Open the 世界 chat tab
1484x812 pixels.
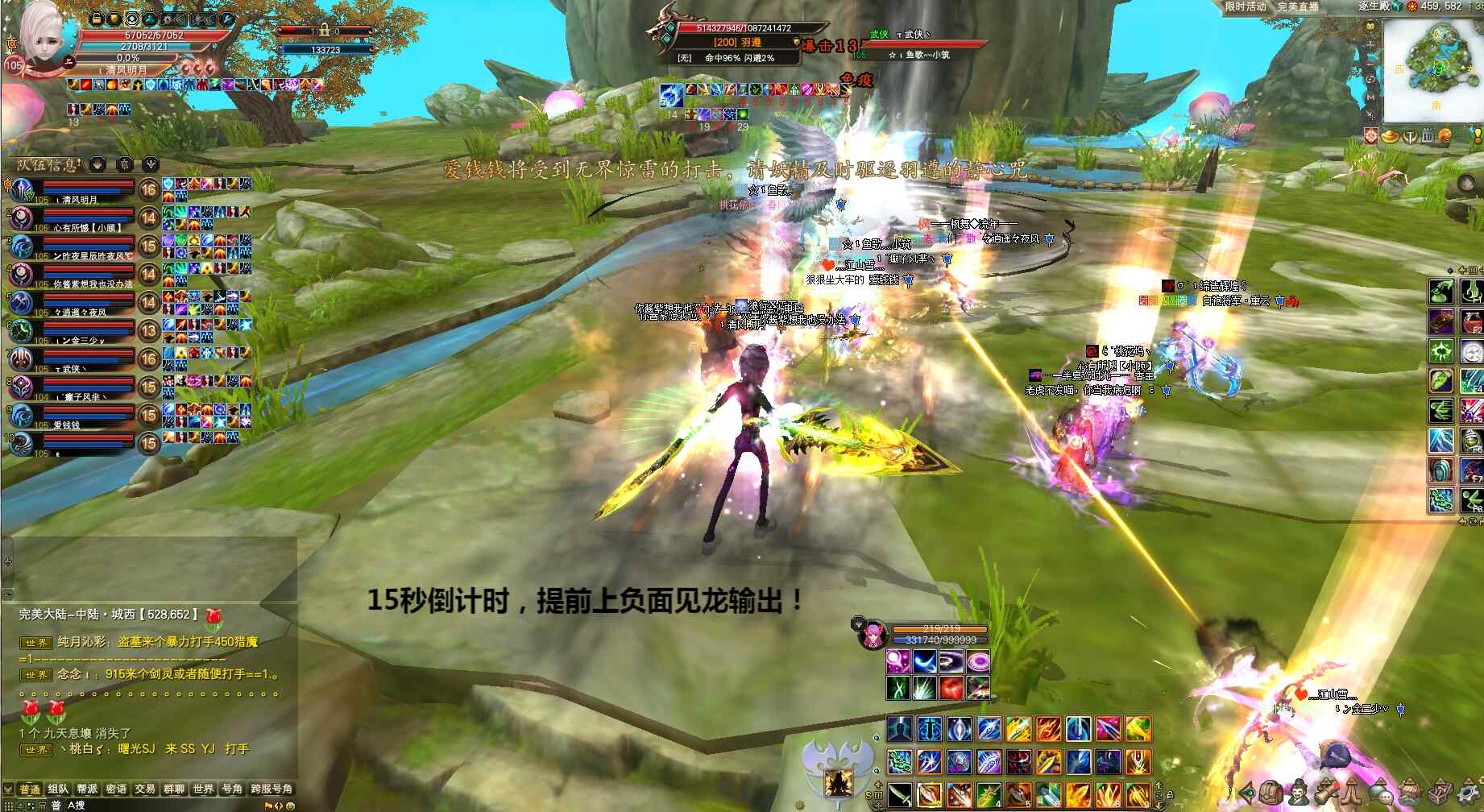point(203,789)
